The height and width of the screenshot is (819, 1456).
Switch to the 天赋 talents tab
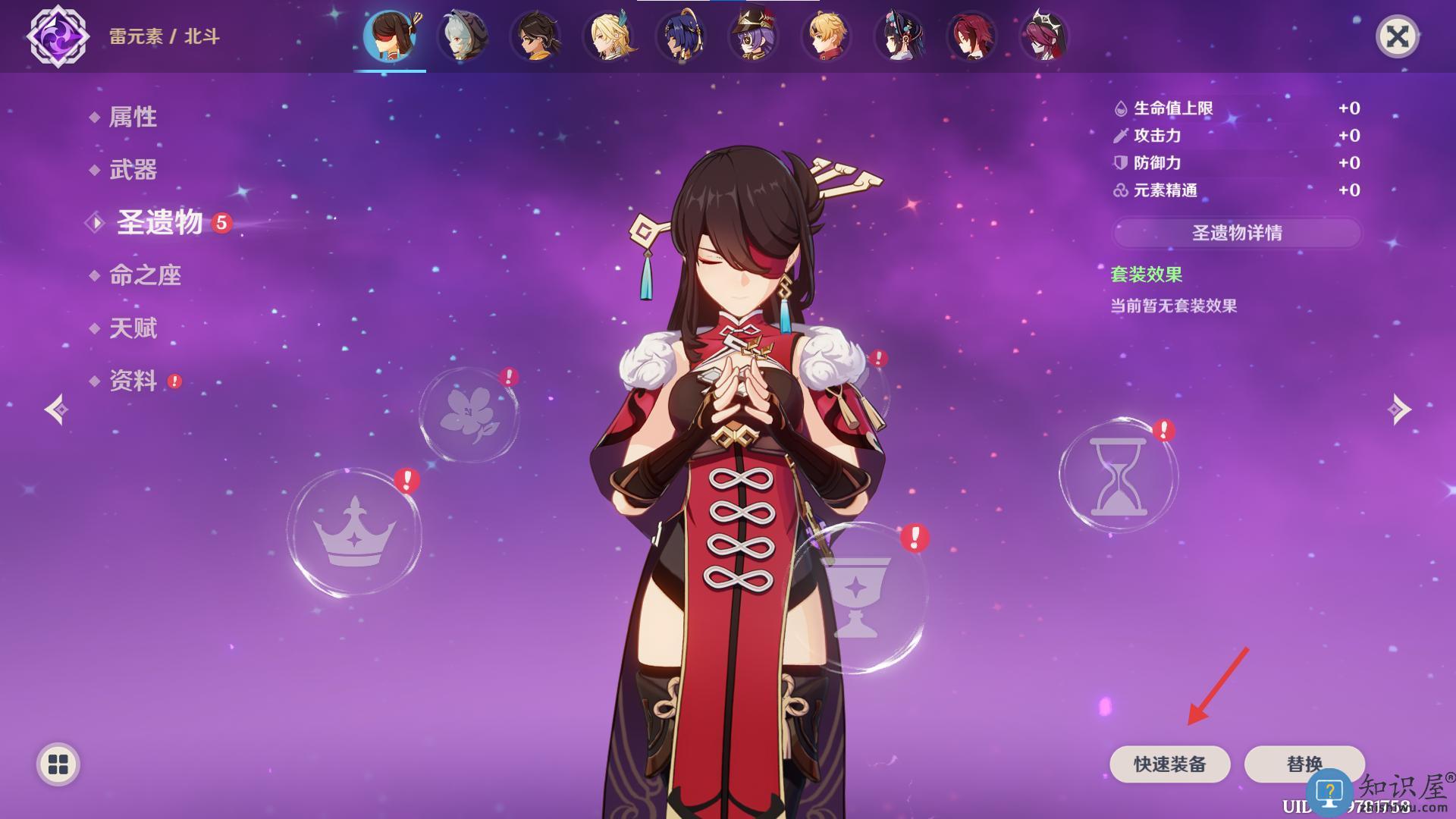pyautogui.click(x=133, y=328)
